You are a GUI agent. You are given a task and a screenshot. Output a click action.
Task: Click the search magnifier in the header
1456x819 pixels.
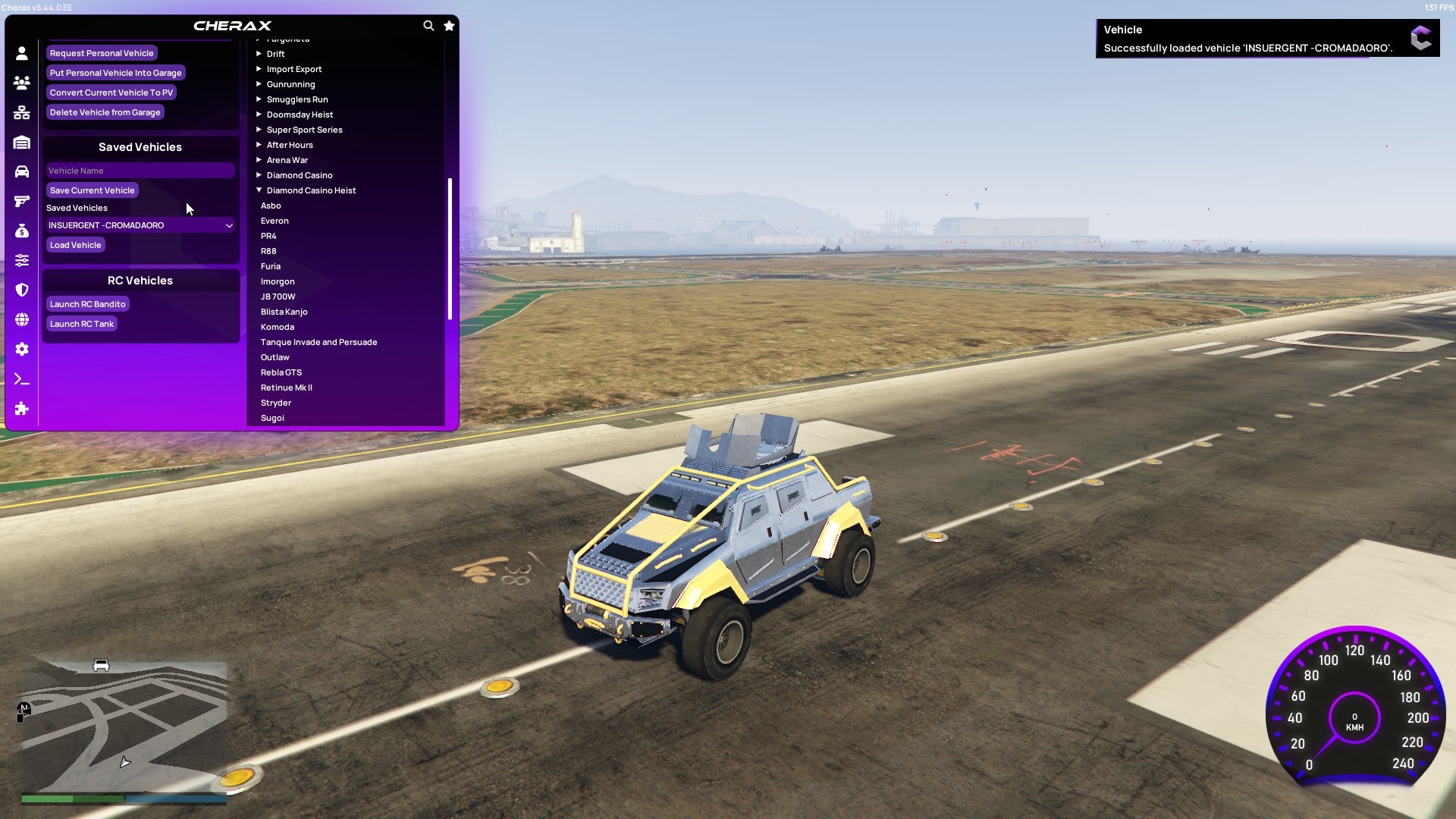[x=429, y=25]
